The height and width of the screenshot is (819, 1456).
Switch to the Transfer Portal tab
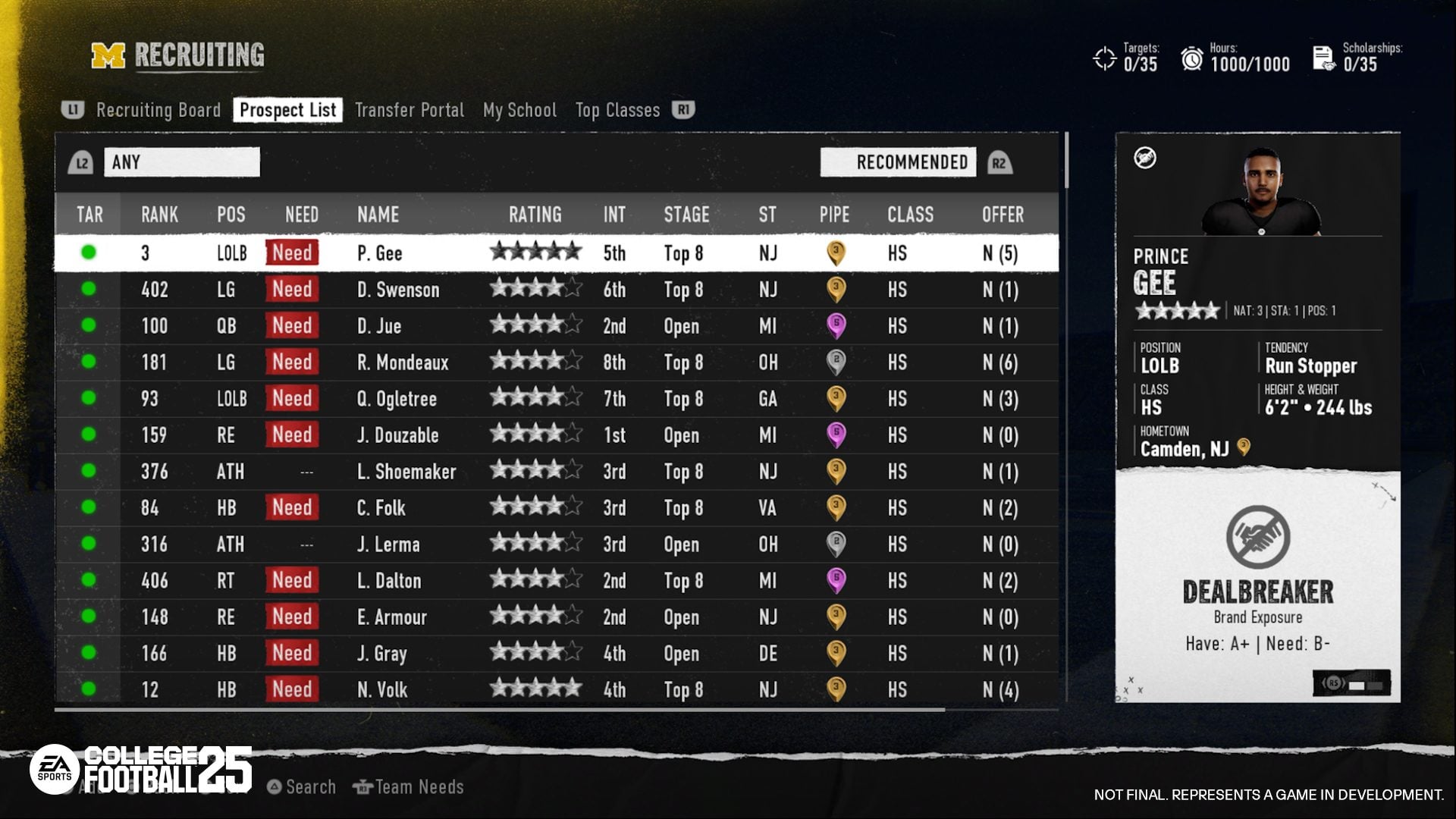click(x=409, y=110)
